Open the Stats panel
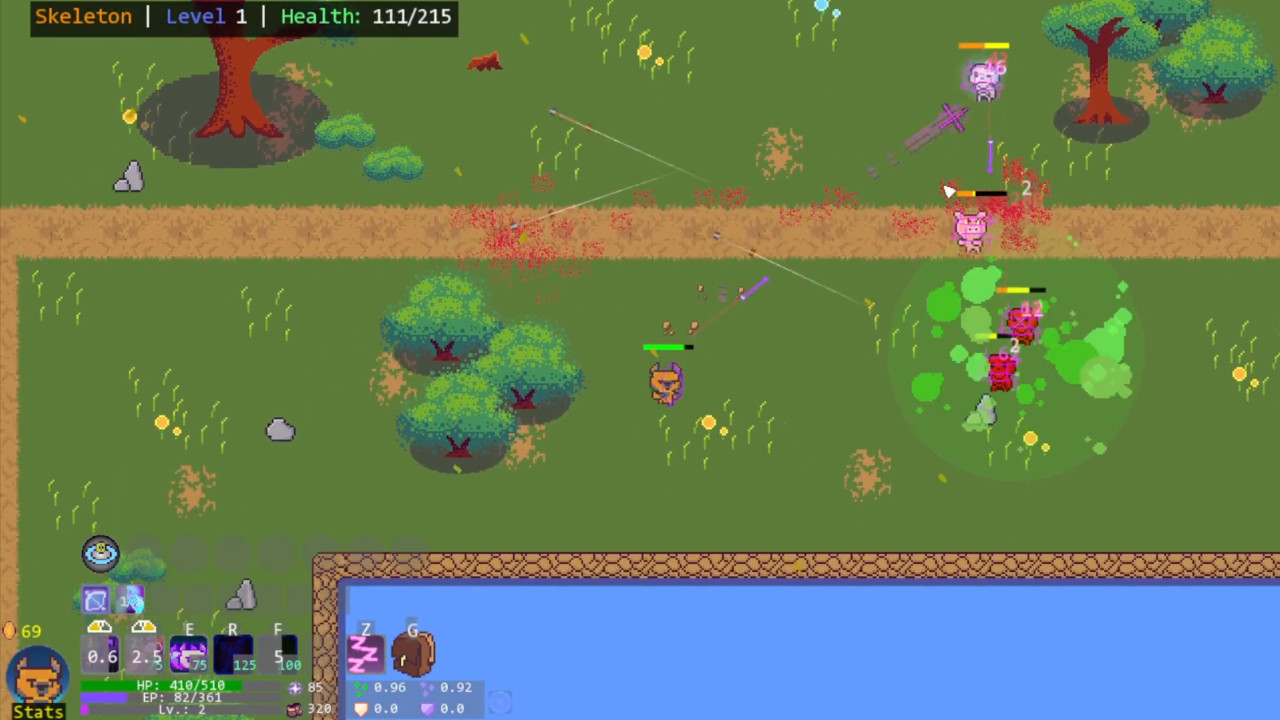Screen dimensions: 1280x720 tap(38, 710)
